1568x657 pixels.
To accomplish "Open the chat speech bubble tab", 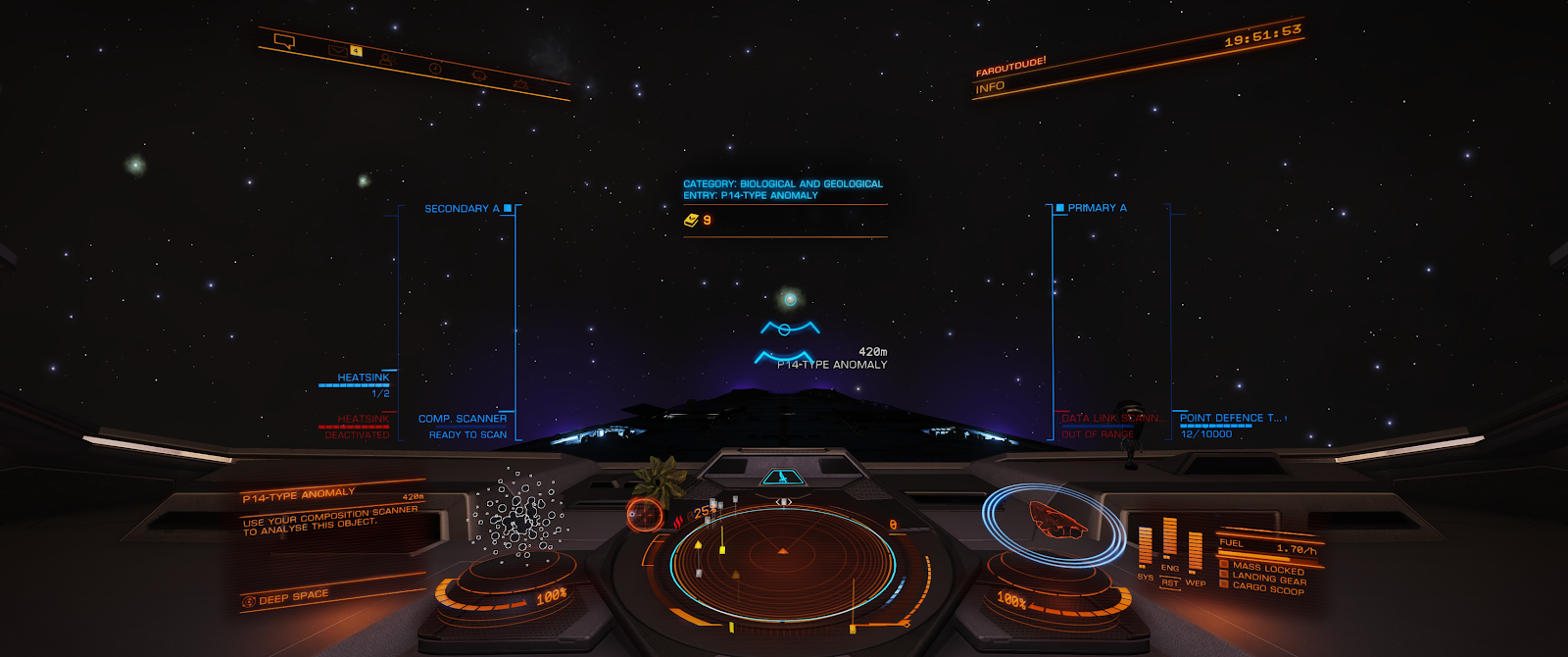I will (284, 41).
